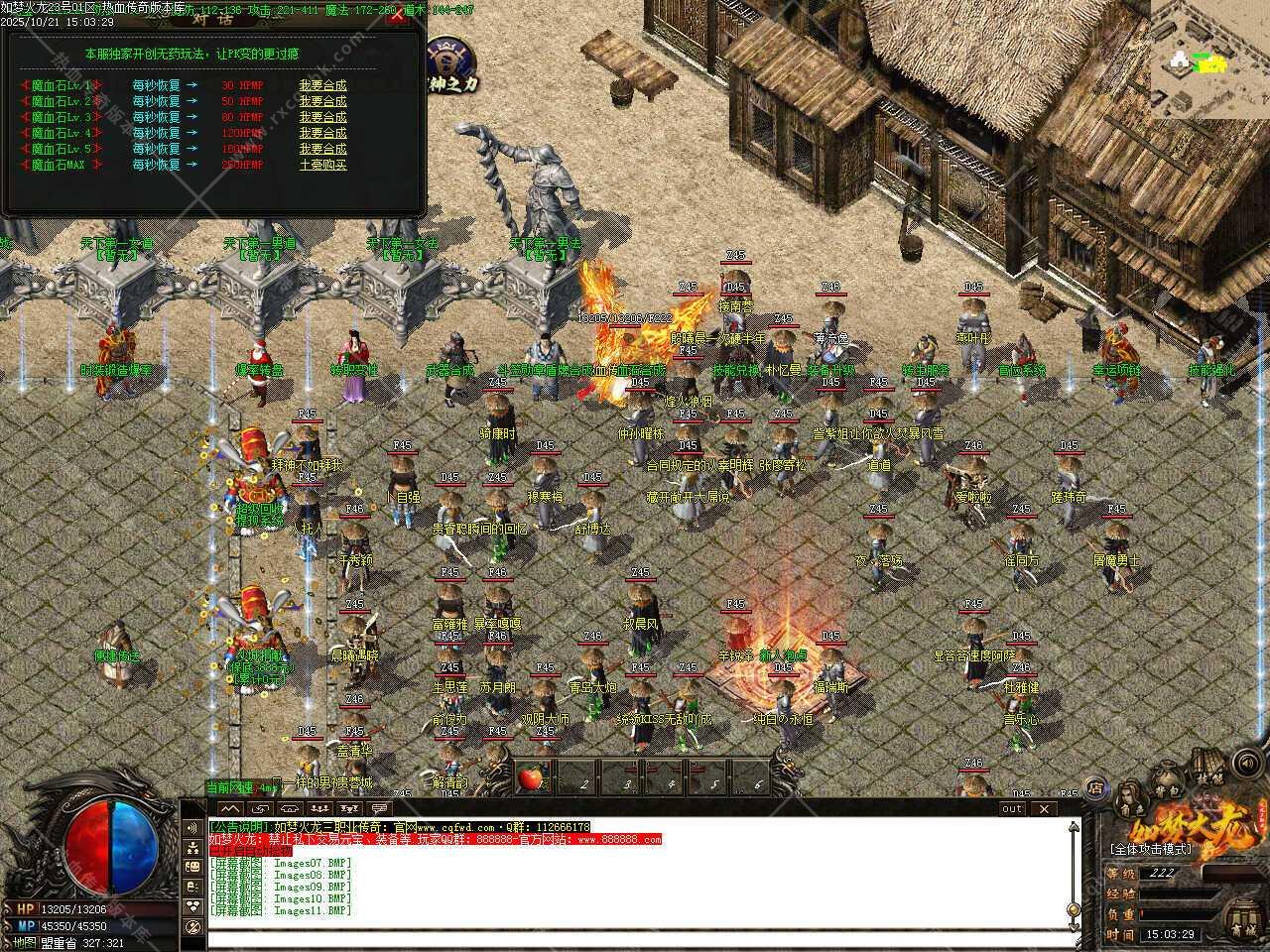Click the chat text input bar
Screen dimensions: 1270x952
635,940
